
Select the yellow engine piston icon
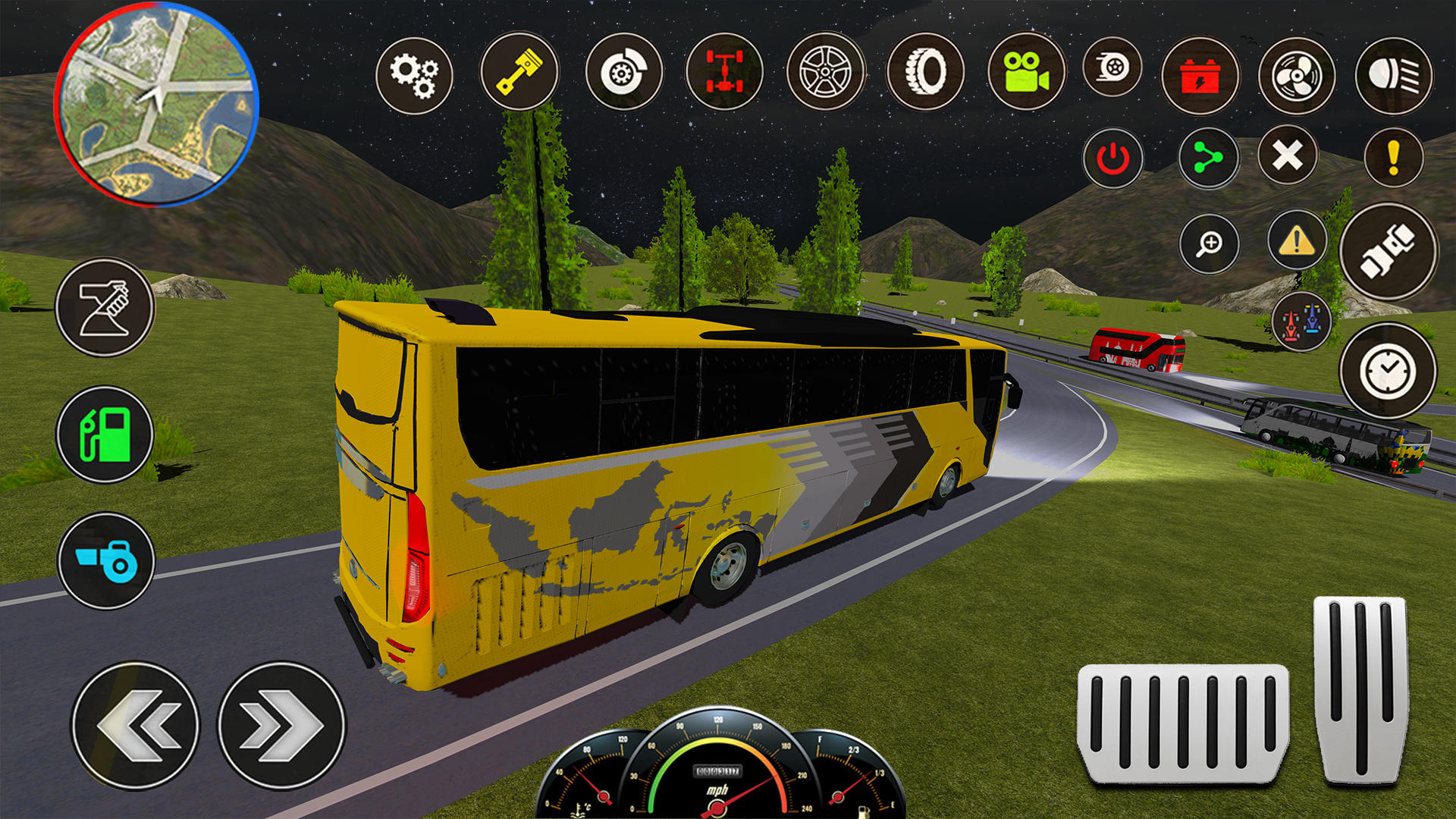519,72
